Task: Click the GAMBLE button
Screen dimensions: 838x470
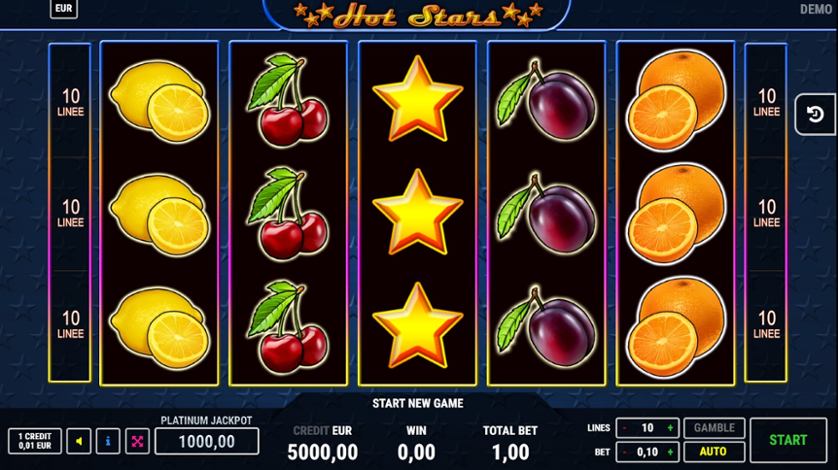Action: tap(712, 428)
